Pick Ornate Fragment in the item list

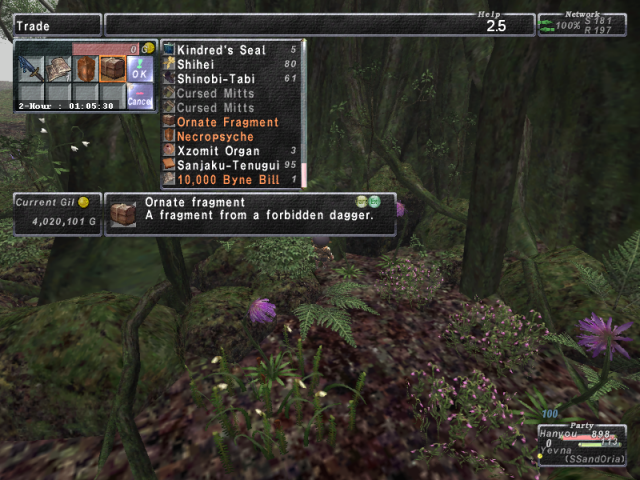(228, 122)
